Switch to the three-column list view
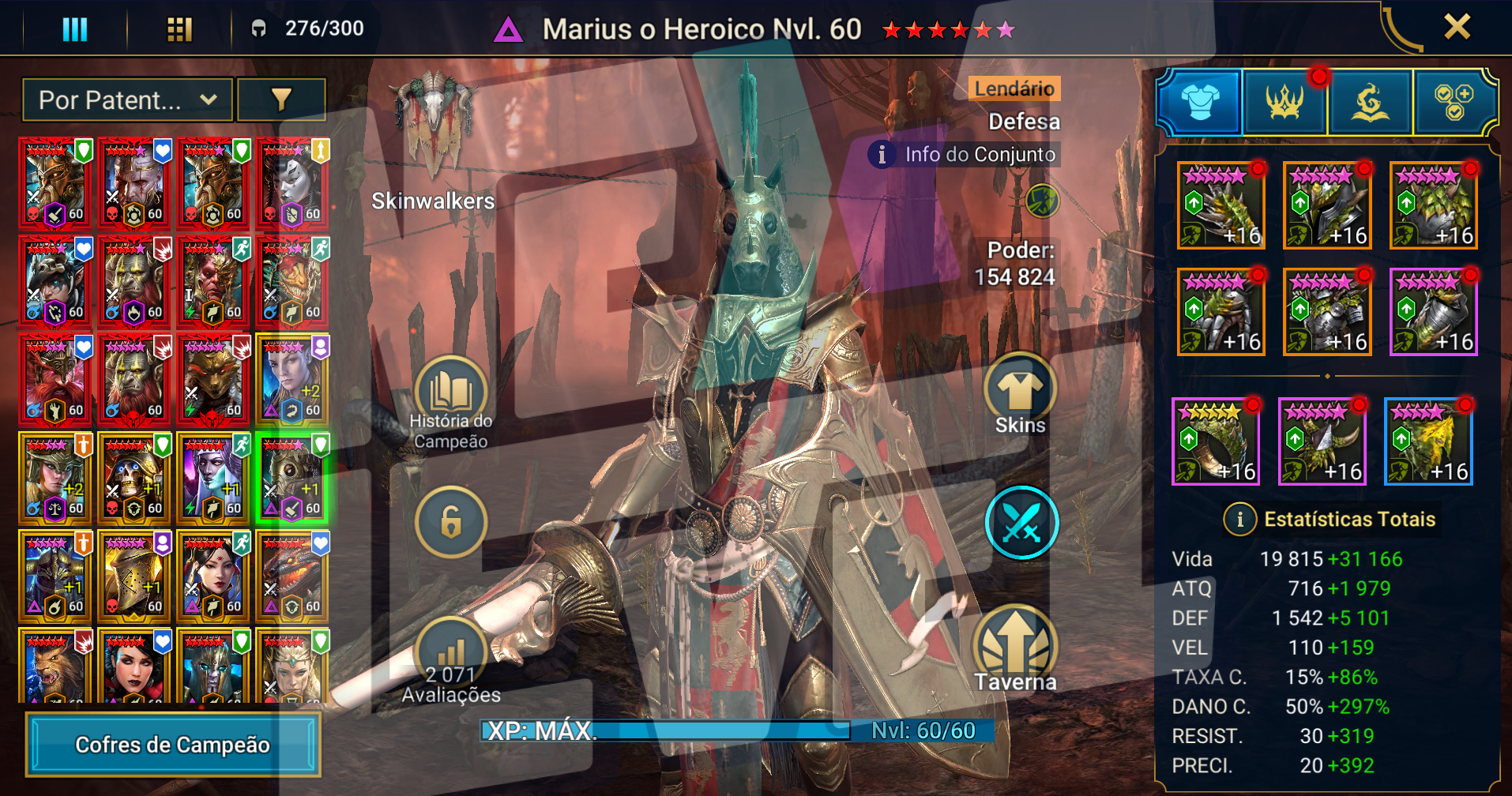This screenshot has height=796, width=1512. pyautogui.click(x=75, y=29)
